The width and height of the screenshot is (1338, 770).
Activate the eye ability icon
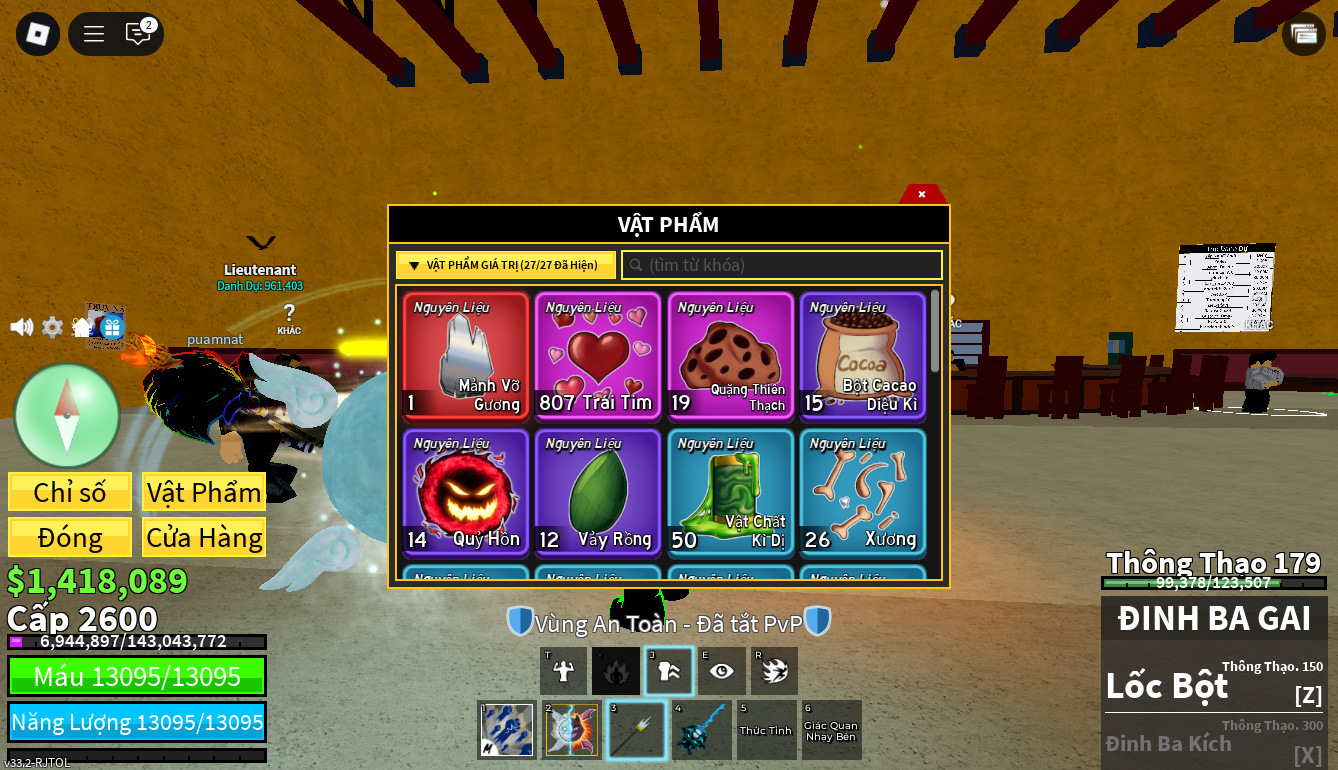tap(721, 671)
